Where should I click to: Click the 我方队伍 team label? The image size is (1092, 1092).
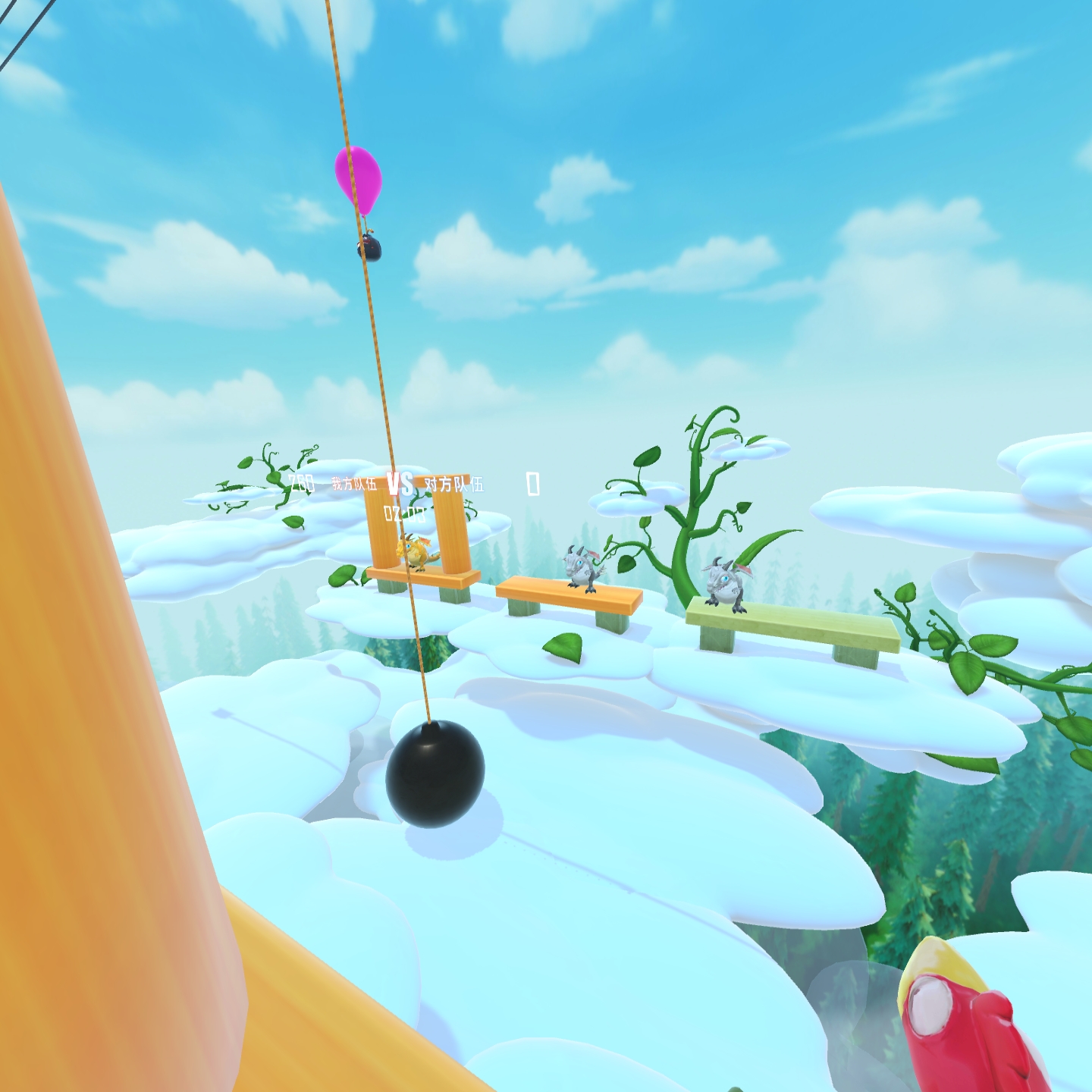(354, 484)
